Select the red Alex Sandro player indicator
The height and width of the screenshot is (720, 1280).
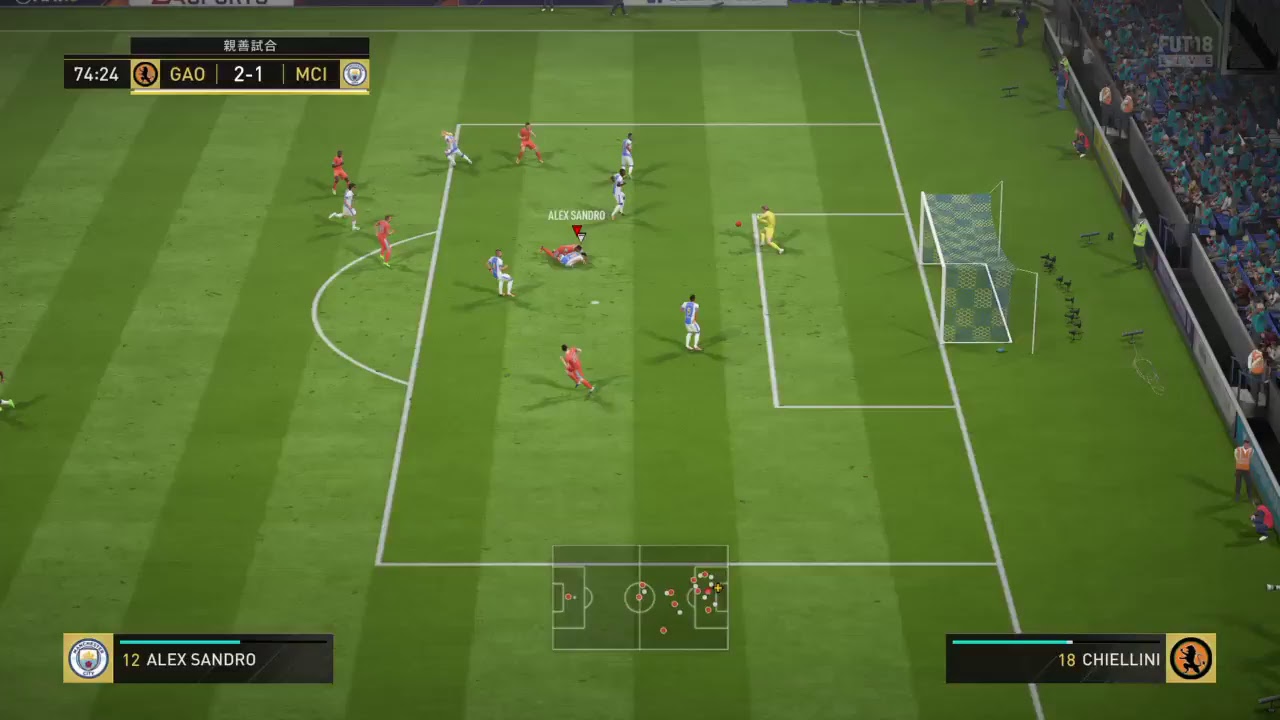577,231
